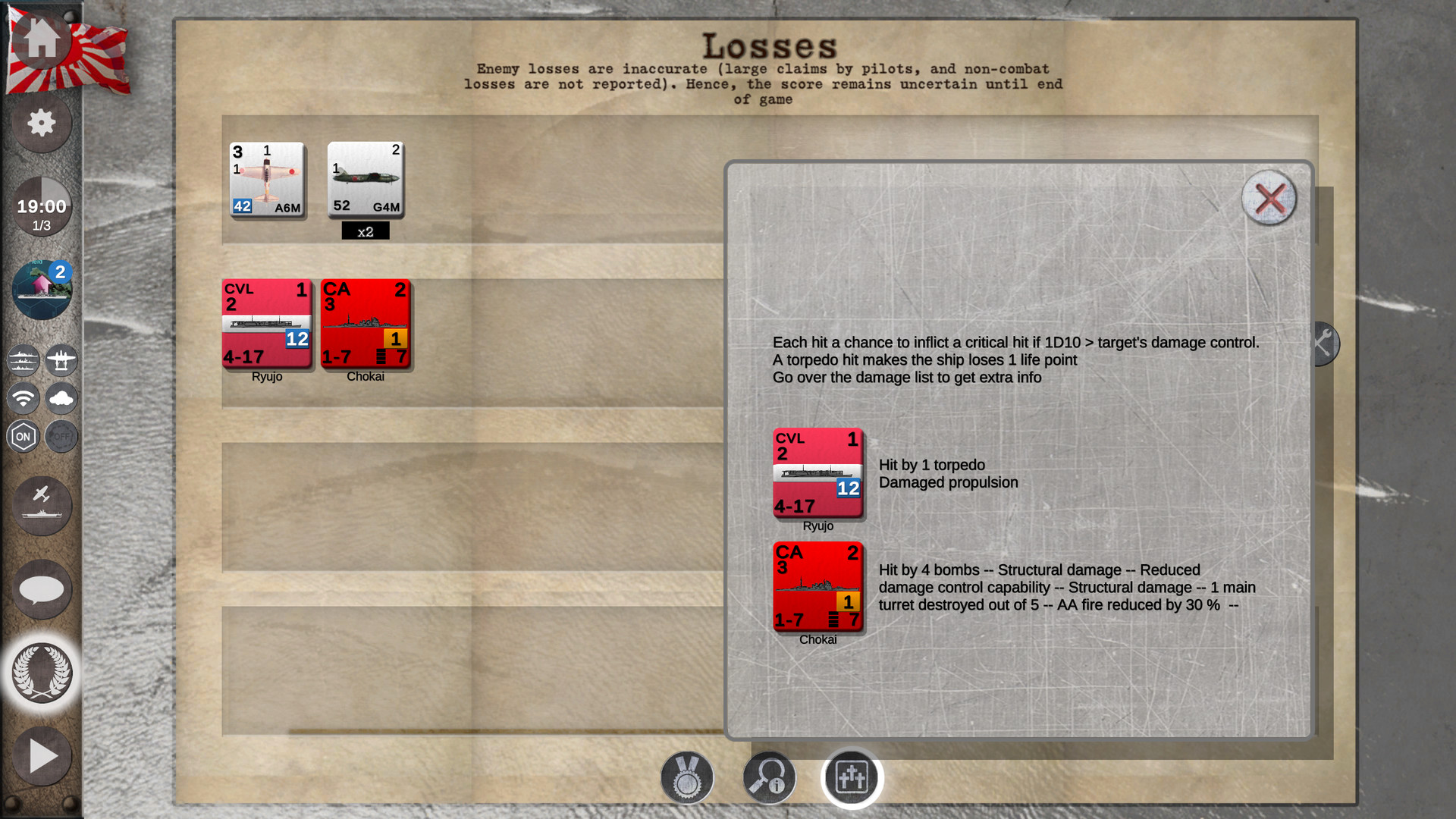1456x819 pixels.
Task: Open carrier air operations icon
Action: pos(42,506)
